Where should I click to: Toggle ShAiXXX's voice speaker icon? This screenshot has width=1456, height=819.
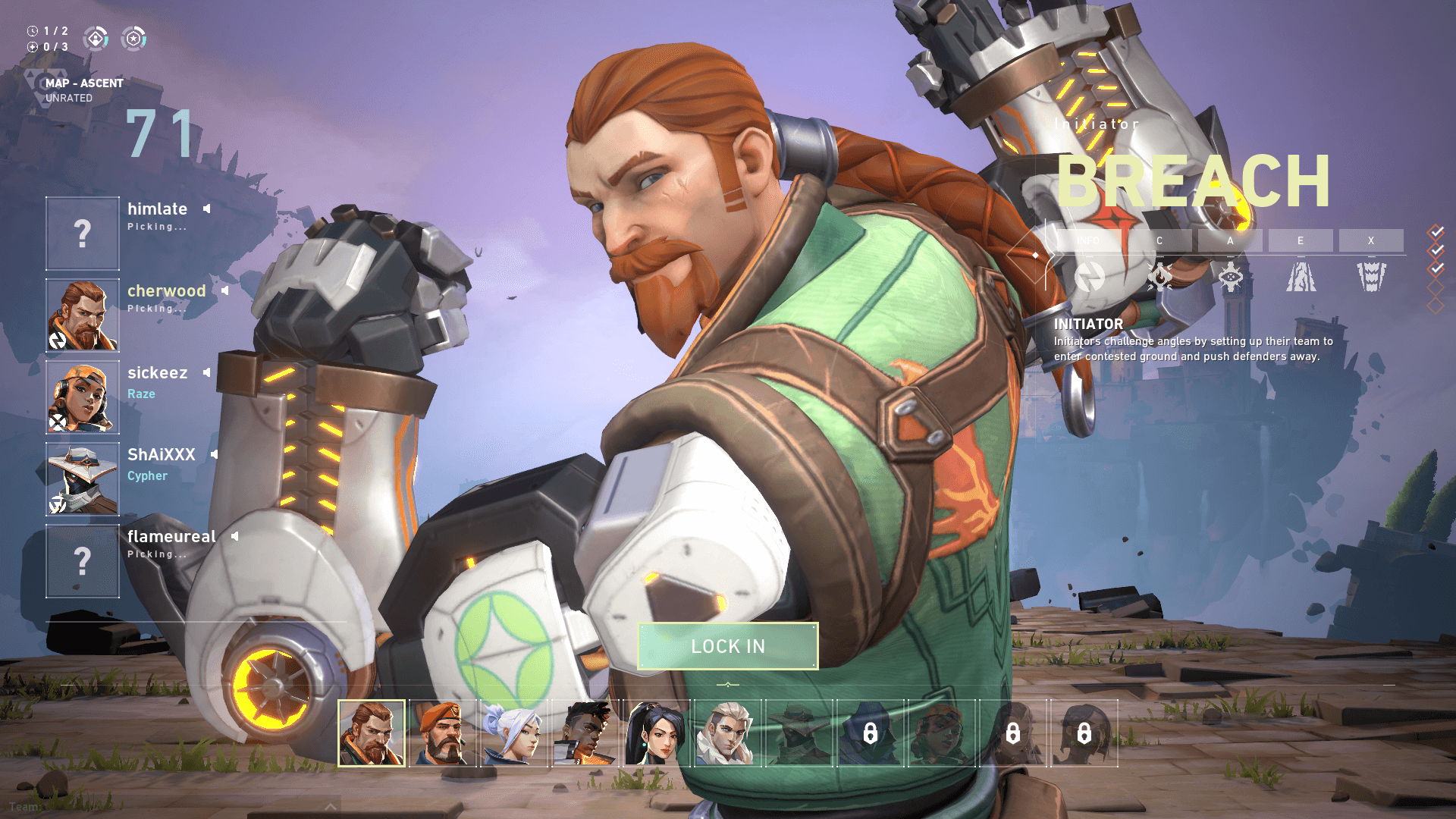[x=215, y=454]
